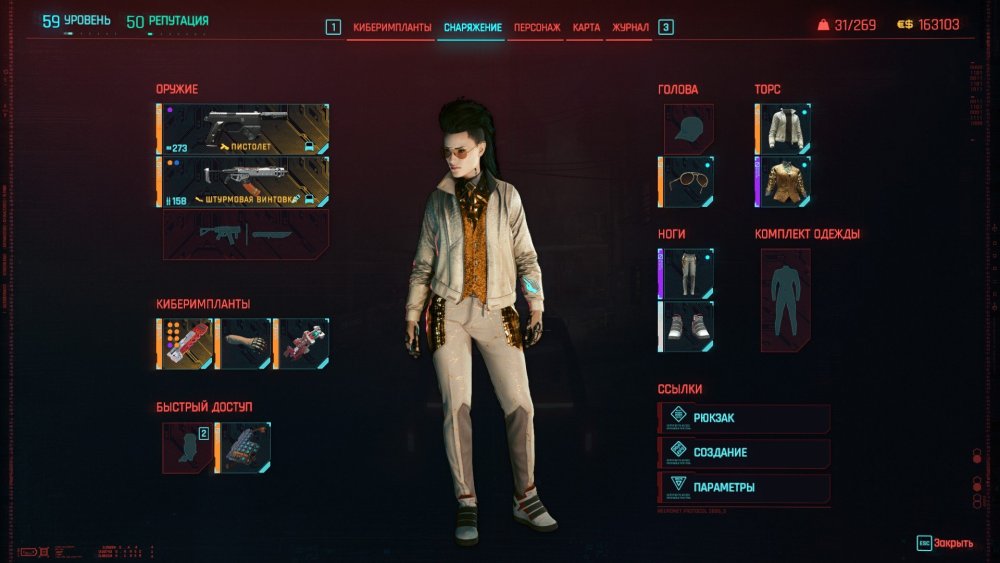Select the equipped pistol weapon slot
Viewport: 1000px width, 563px height.
[243, 130]
